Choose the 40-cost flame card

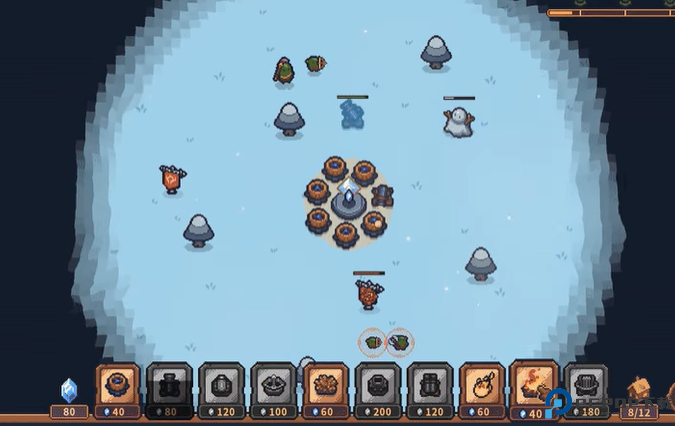534,387
